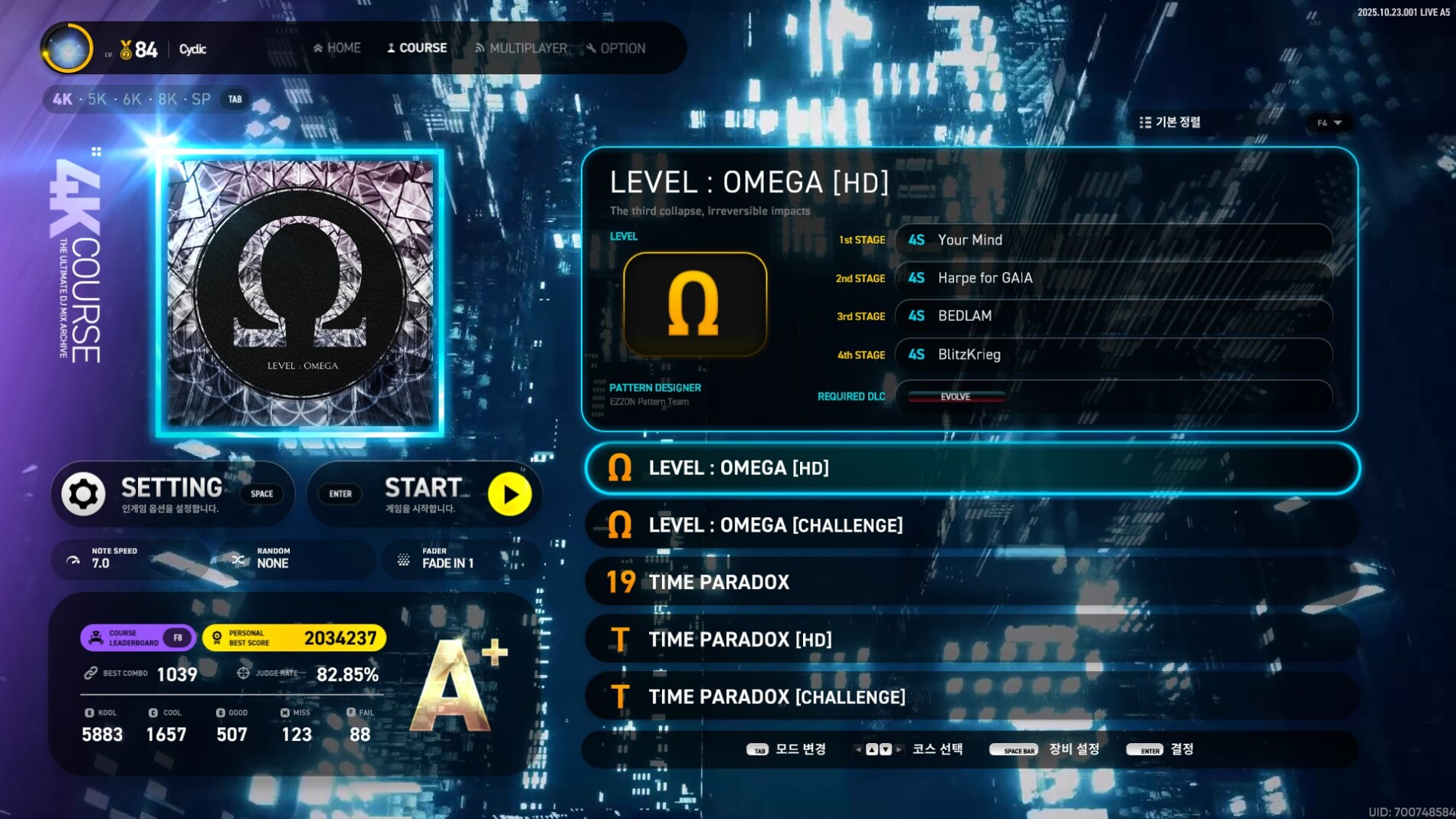The image size is (1456, 819).
Task: Go to MULTIPLAYER mode
Action: [521, 48]
